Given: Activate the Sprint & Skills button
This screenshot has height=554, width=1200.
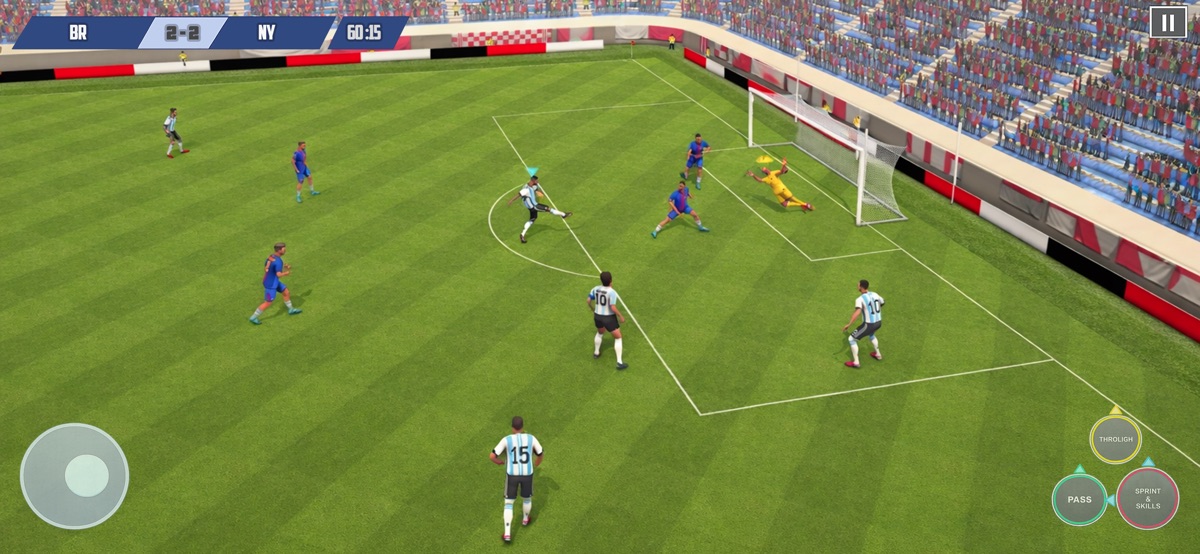Looking at the screenshot, I should click(x=1147, y=499).
